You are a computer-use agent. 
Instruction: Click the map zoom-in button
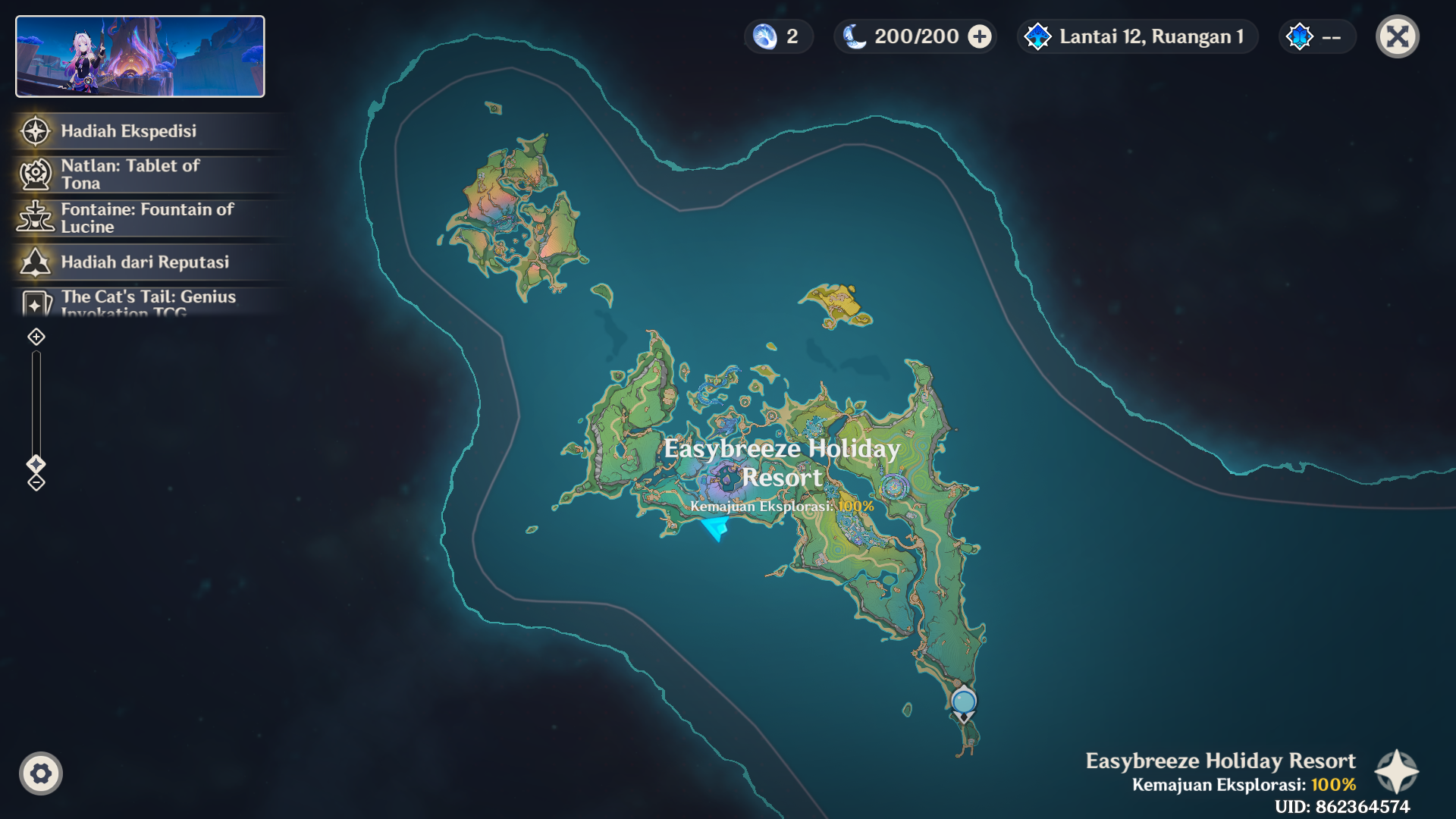pyautogui.click(x=36, y=337)
